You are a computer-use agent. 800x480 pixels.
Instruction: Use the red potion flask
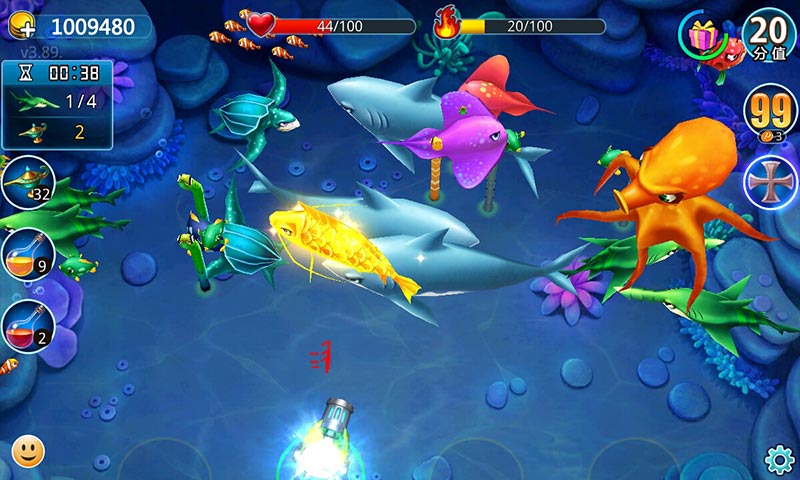coord(26,327)
